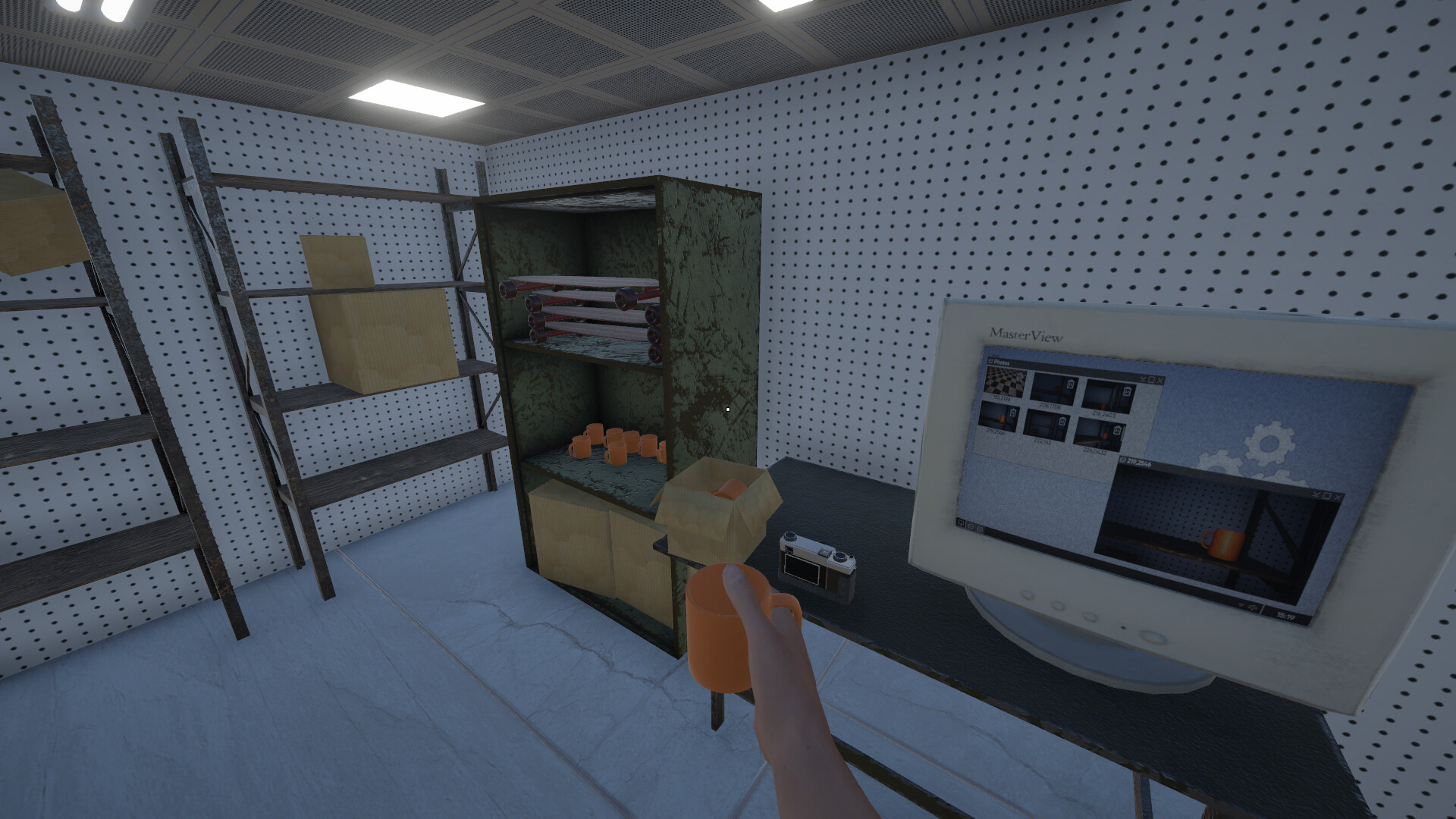The image size is (1456, 819).
Task: Minimize the Photos window using its down chevron
Action: 1144,379
